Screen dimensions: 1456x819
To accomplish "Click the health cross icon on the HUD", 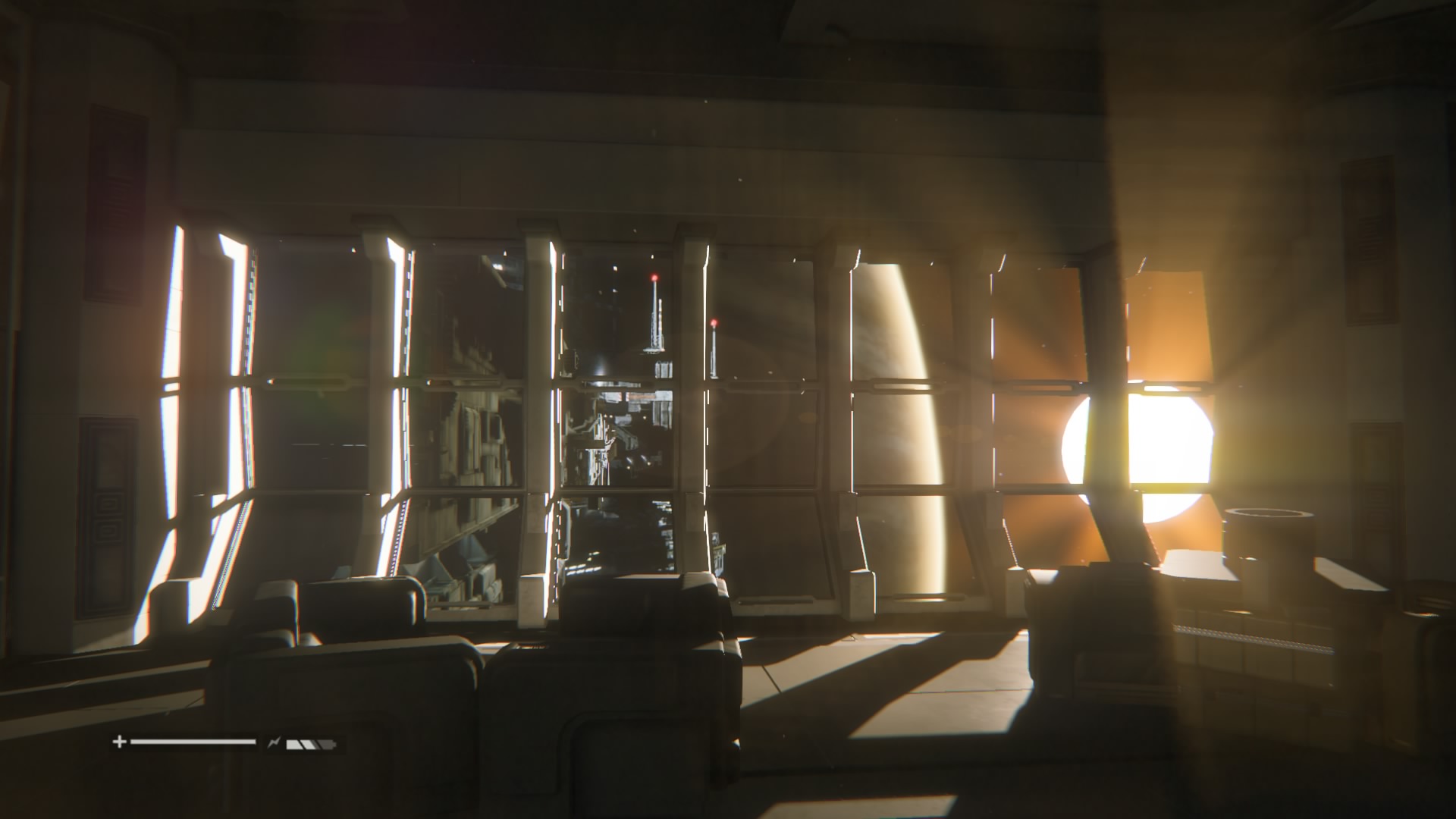I will [x=120, y=742].
